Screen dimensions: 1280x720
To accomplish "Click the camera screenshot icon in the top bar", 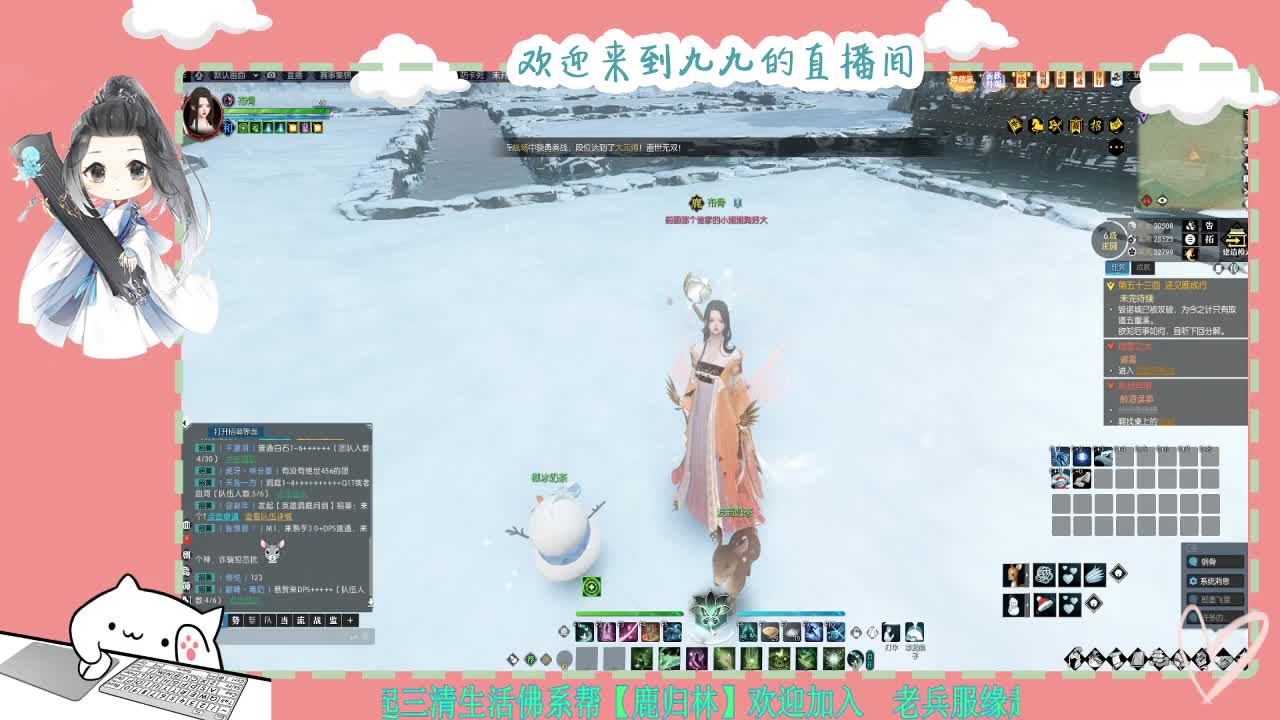I will click(271, 75).
